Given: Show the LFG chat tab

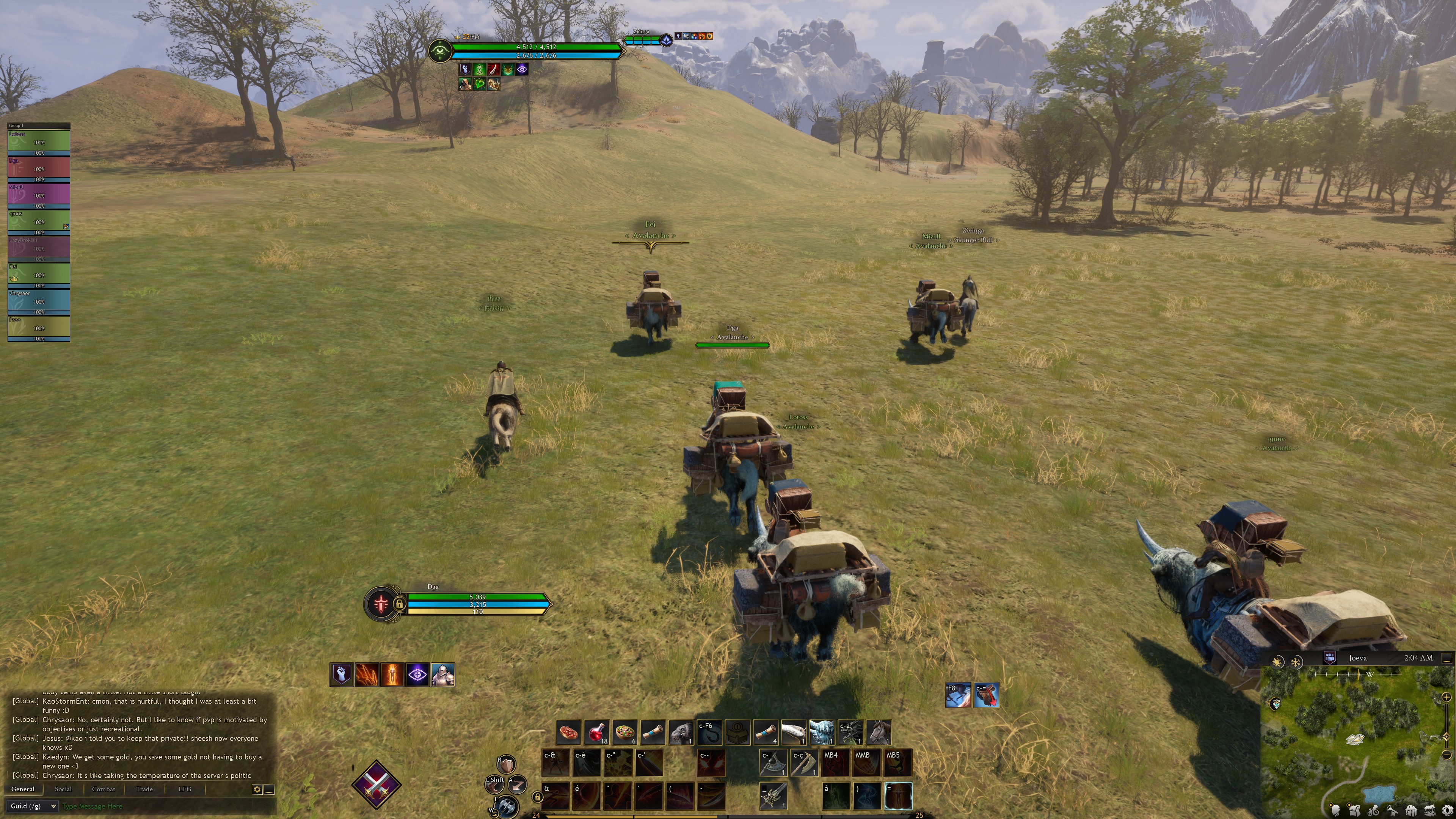Looking at the screenshot, I should 185,789.
